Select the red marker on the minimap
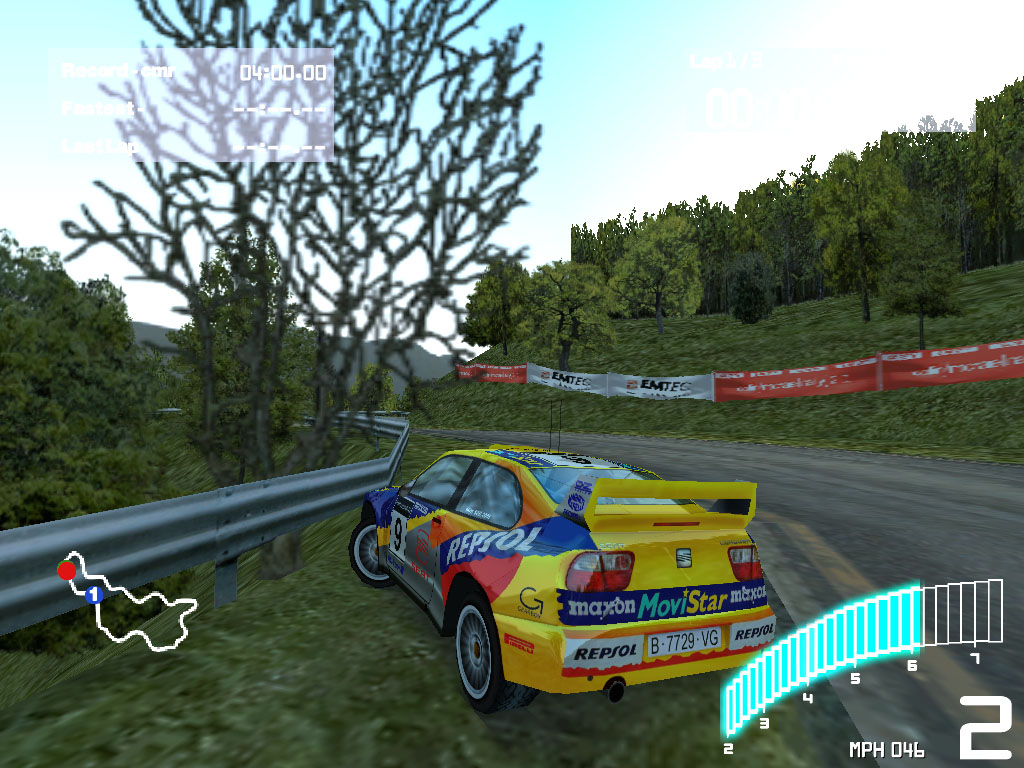Image resolution: width=1024 pixels, height=768 pixels. [x=66, y=570]
